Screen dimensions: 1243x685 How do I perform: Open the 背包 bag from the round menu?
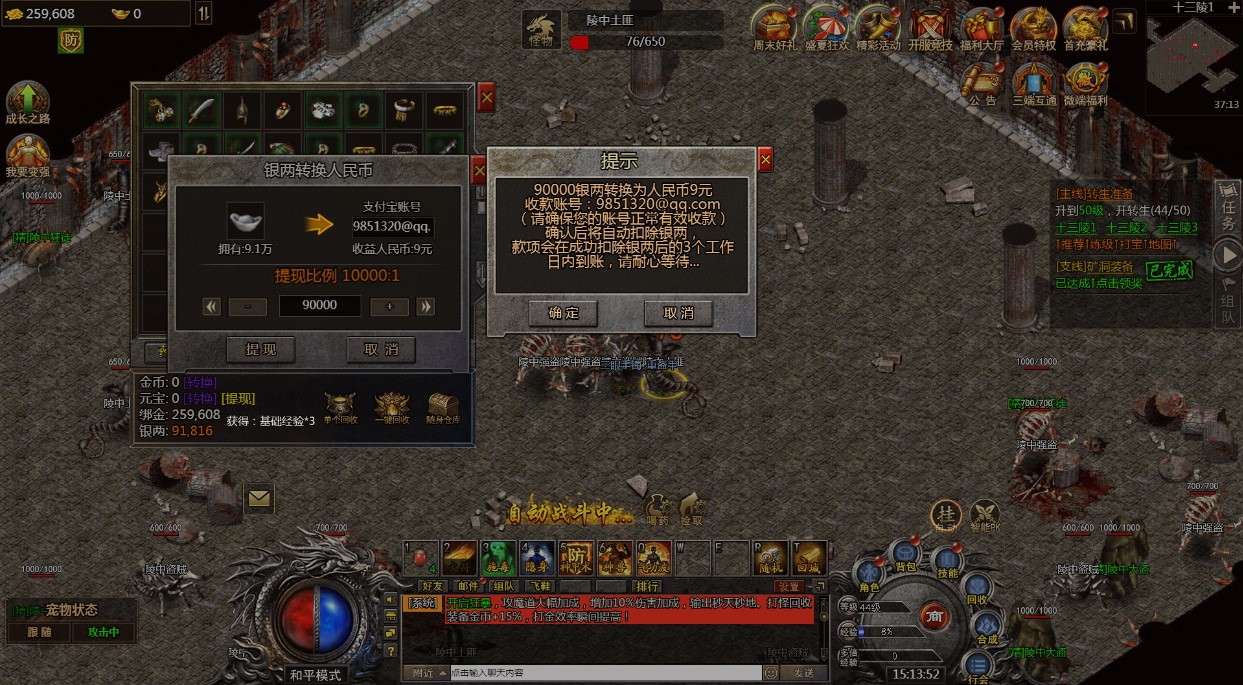point(906,555)
